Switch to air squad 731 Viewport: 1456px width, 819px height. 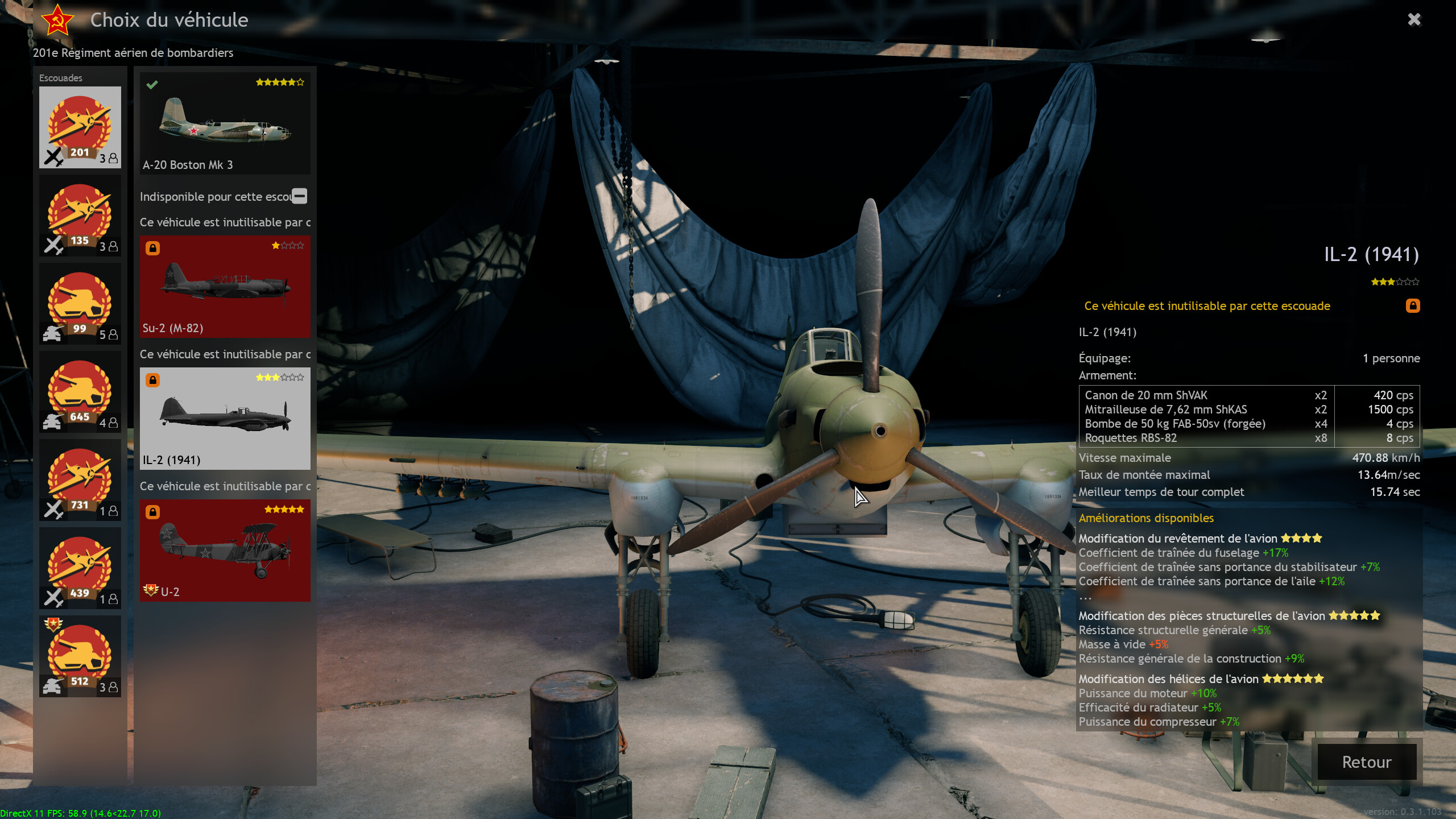coord(80,480)
